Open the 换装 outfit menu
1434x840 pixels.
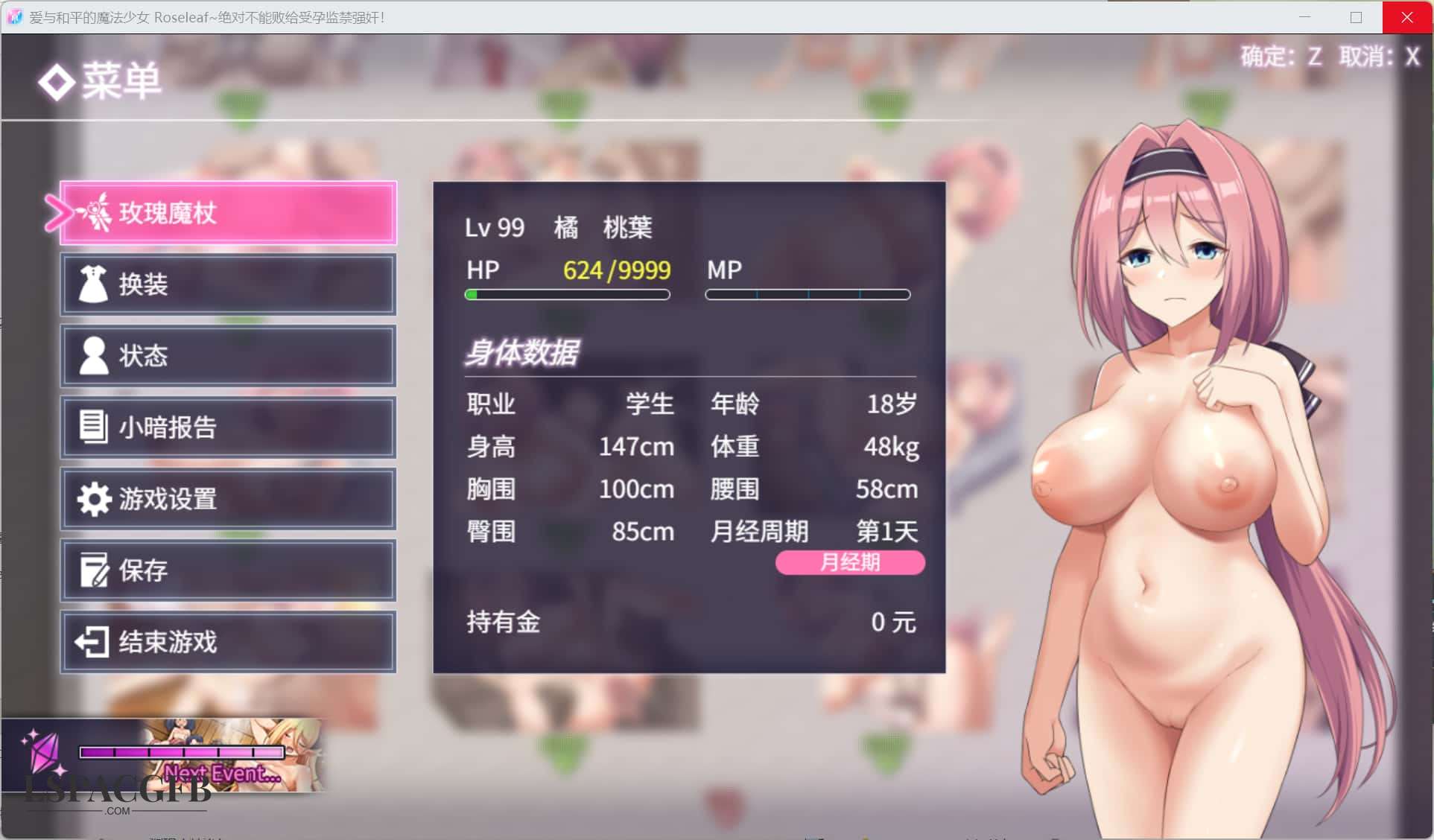pyautogui.click(x=228, y=284)
